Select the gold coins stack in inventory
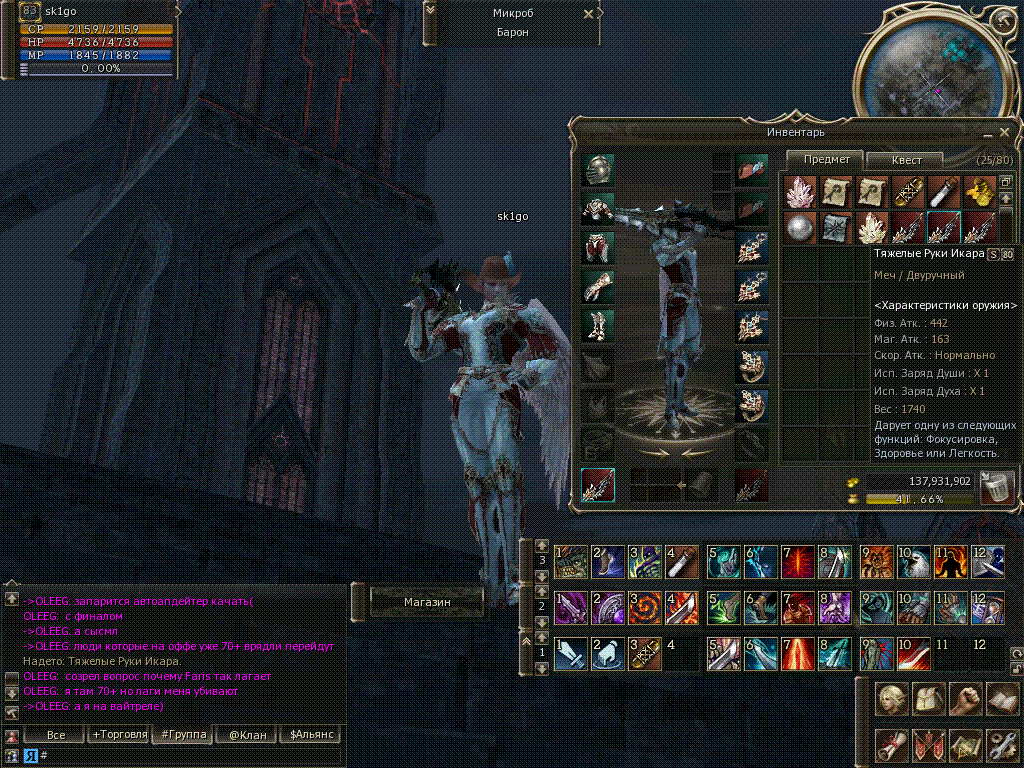The height and width of the screenshot is (768, 1024). (x=981, y=190)
